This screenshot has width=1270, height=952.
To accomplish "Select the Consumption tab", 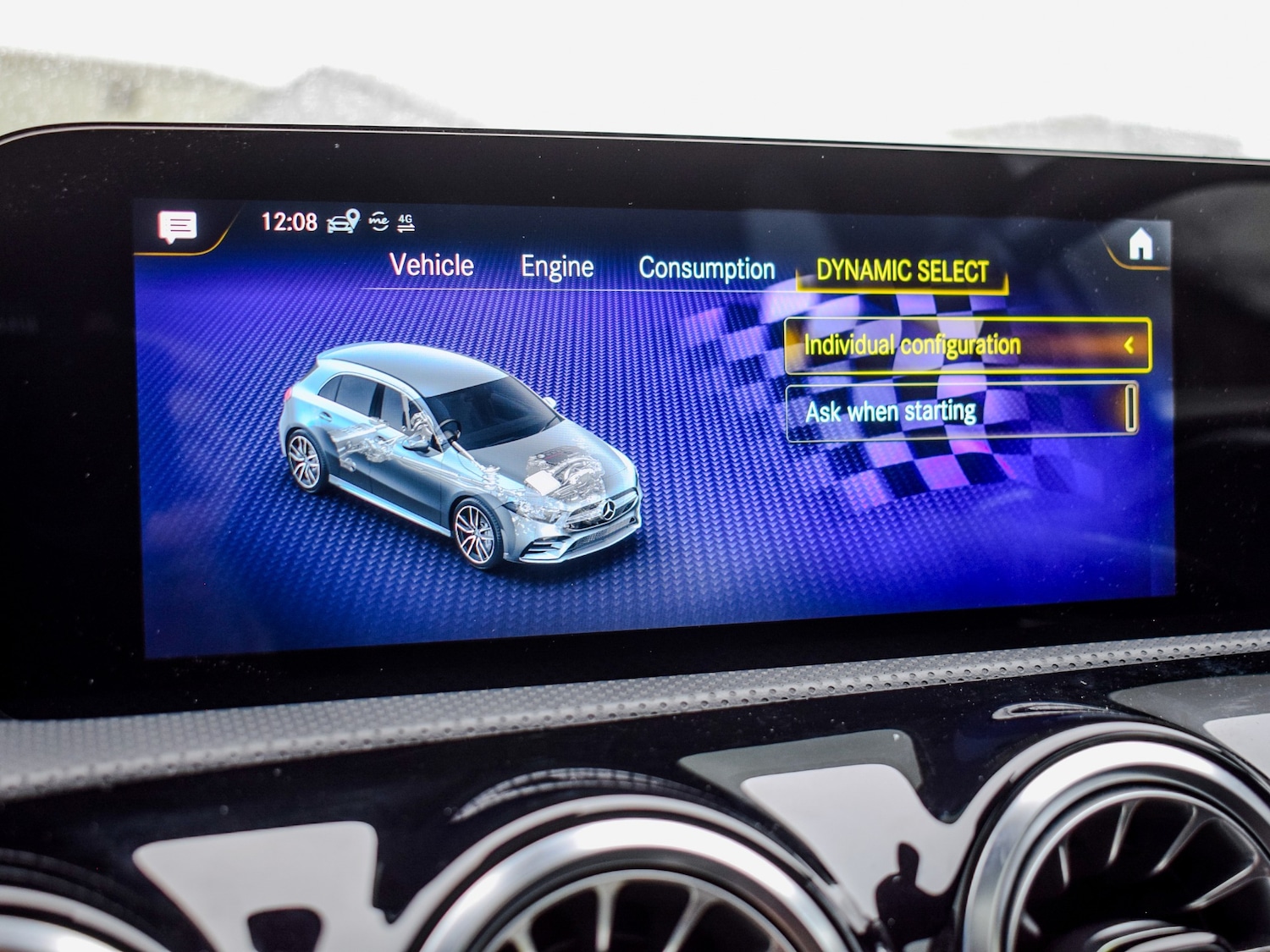I will tap(707, 267).
